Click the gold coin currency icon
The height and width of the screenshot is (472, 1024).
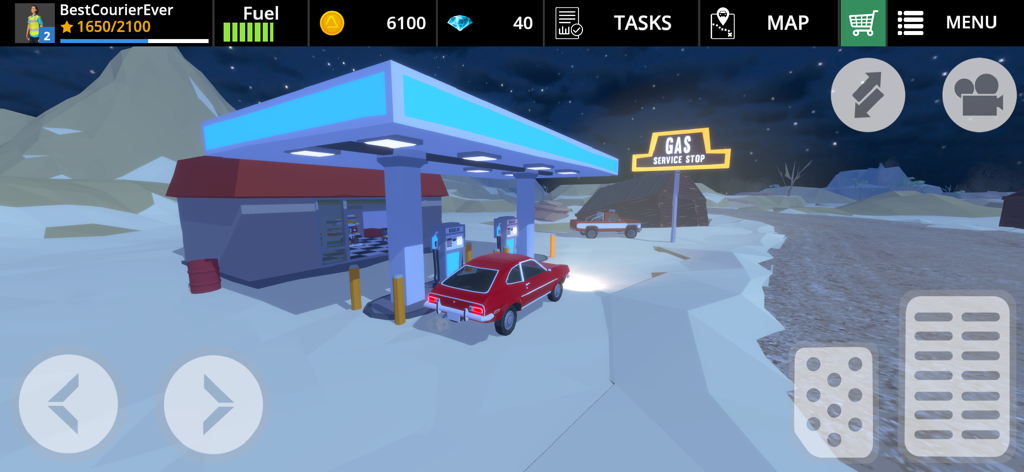332,23
